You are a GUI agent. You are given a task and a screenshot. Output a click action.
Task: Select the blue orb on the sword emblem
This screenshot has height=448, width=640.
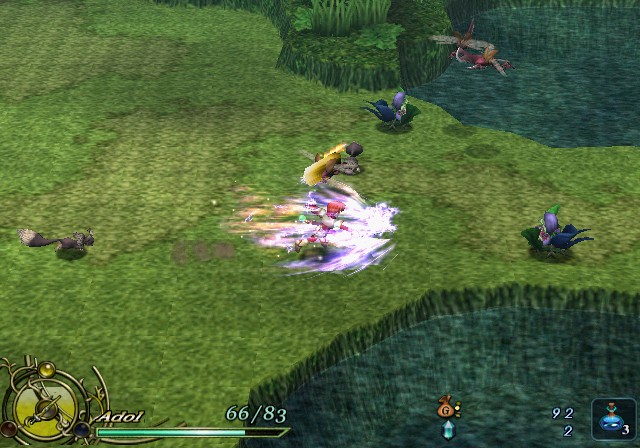[81, 430]
